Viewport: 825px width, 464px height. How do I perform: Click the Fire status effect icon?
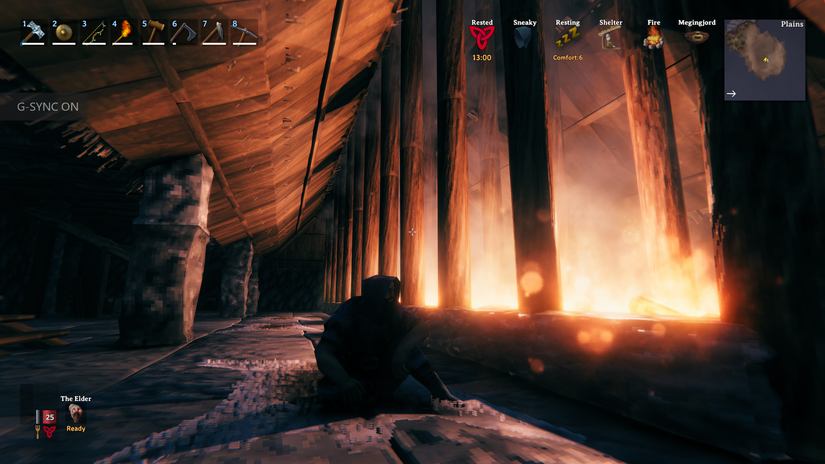click(654, 39)
